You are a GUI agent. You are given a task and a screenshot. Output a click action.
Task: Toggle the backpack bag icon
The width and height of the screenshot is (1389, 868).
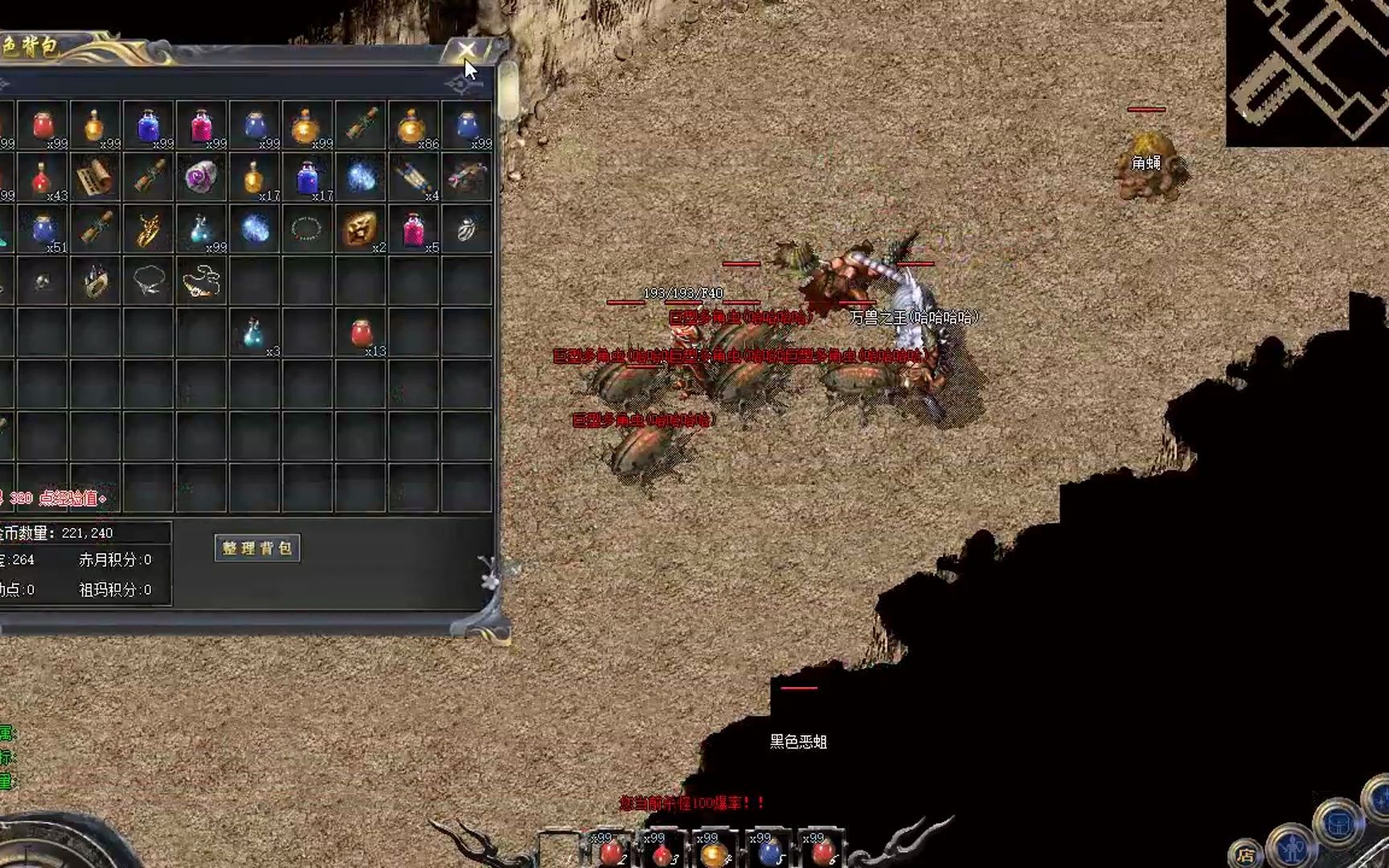coord(1338,824)
